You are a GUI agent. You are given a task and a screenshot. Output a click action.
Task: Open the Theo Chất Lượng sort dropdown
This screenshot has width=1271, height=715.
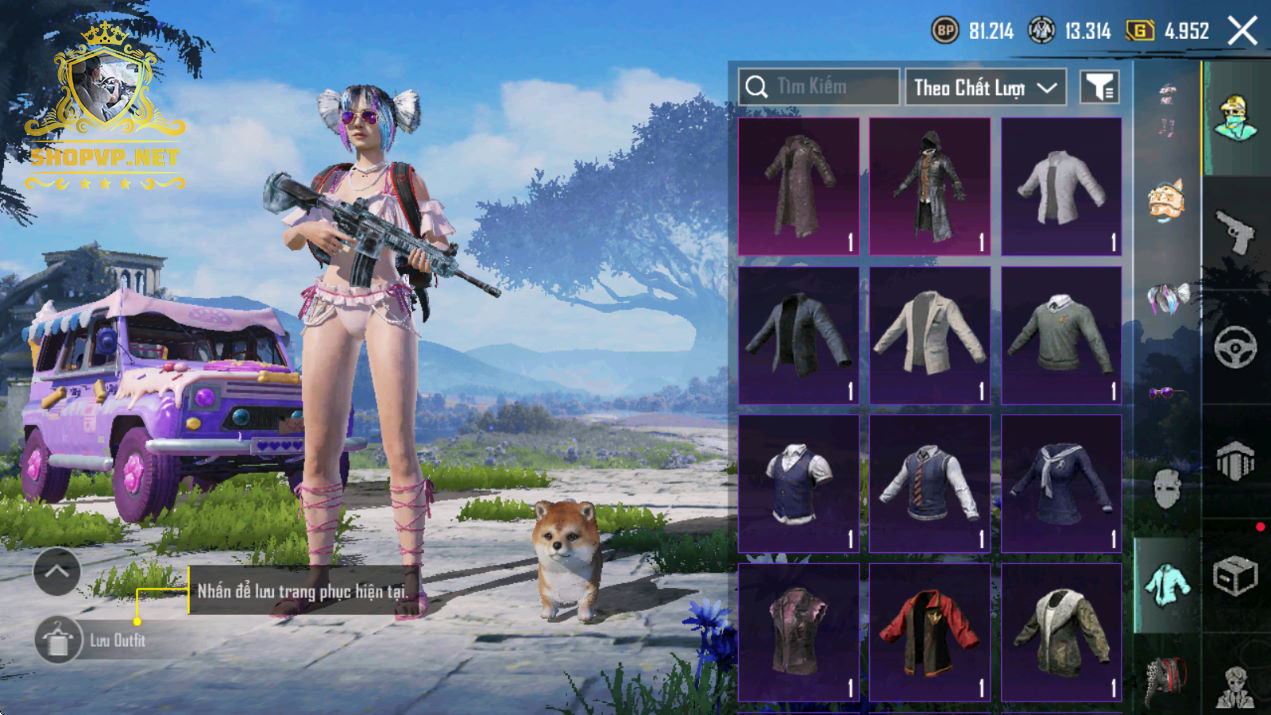985,88
